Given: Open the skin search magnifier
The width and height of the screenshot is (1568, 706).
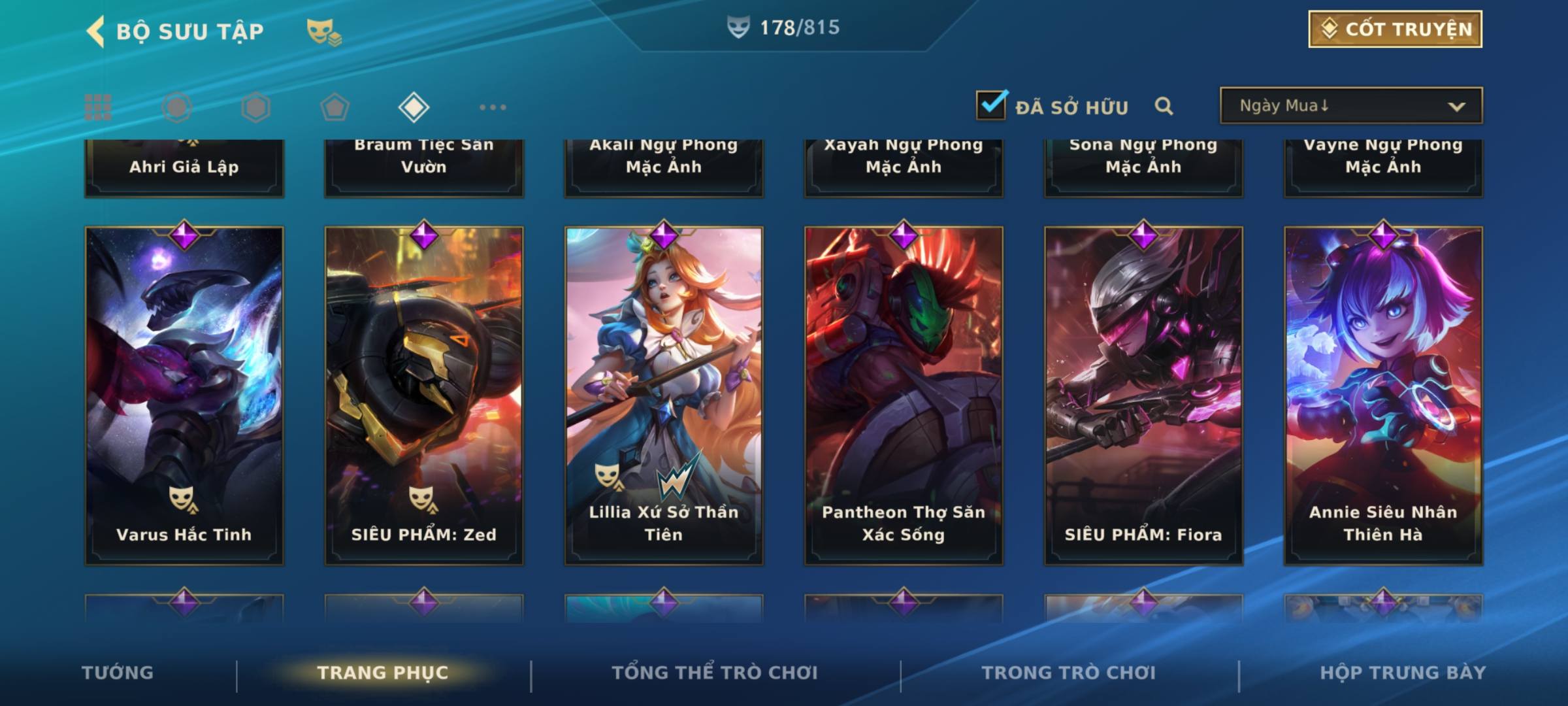Looking at the screenshot, I should (x=1164, y=106).
